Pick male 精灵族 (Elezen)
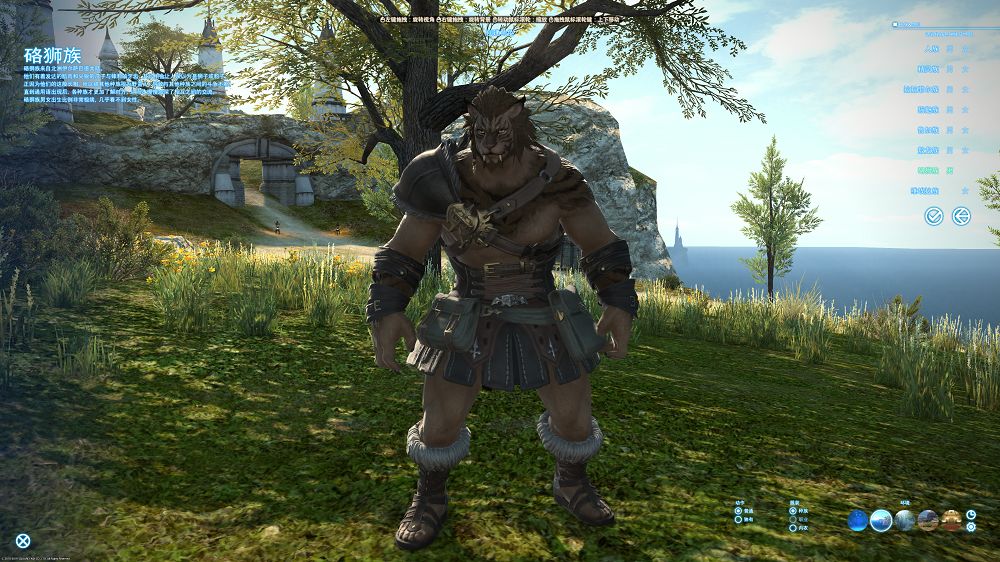Image resolution: width=1000 pixels, height=562 pixels. pos(949,68)
